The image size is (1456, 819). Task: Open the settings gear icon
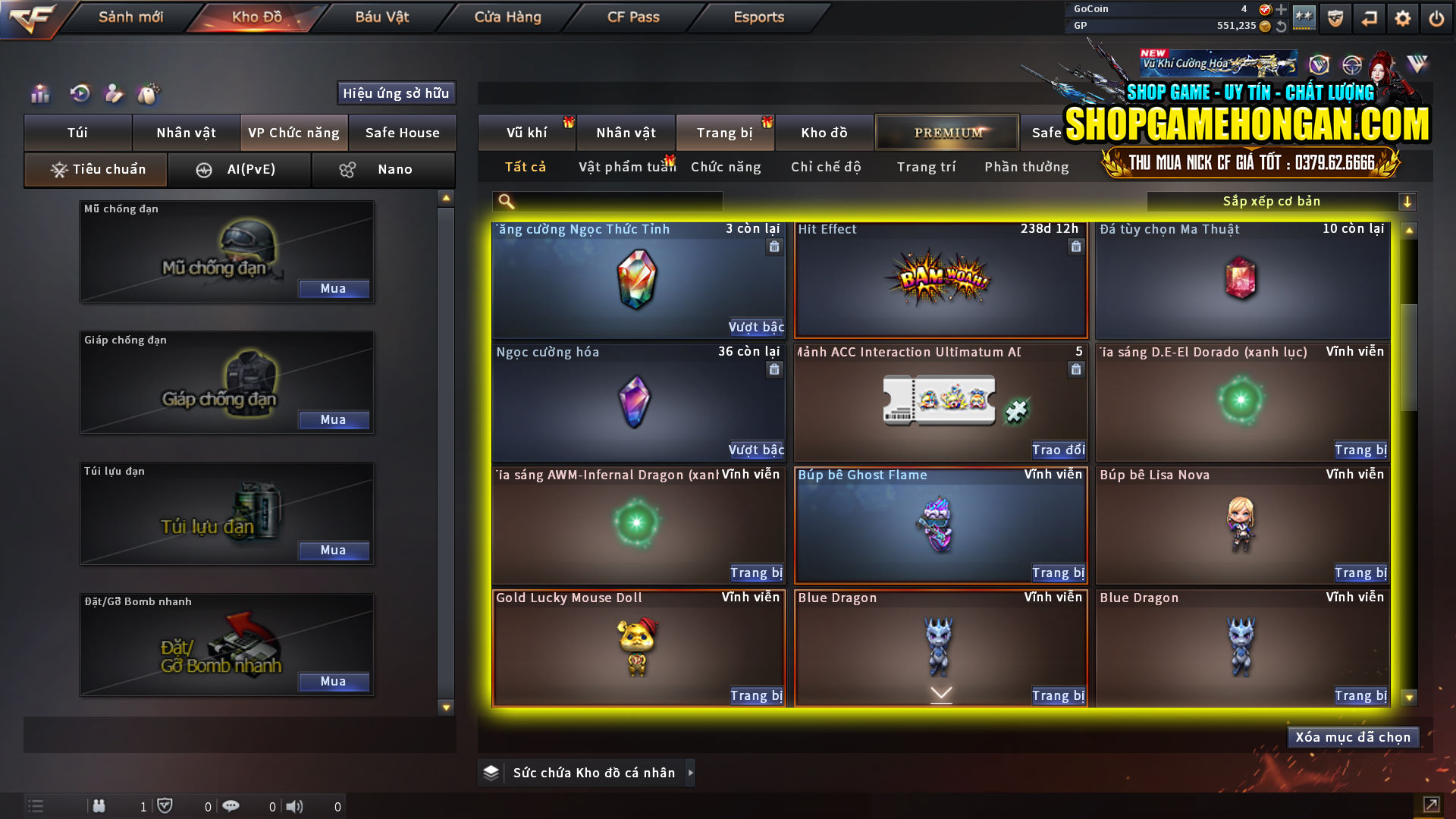[1402, 18]
